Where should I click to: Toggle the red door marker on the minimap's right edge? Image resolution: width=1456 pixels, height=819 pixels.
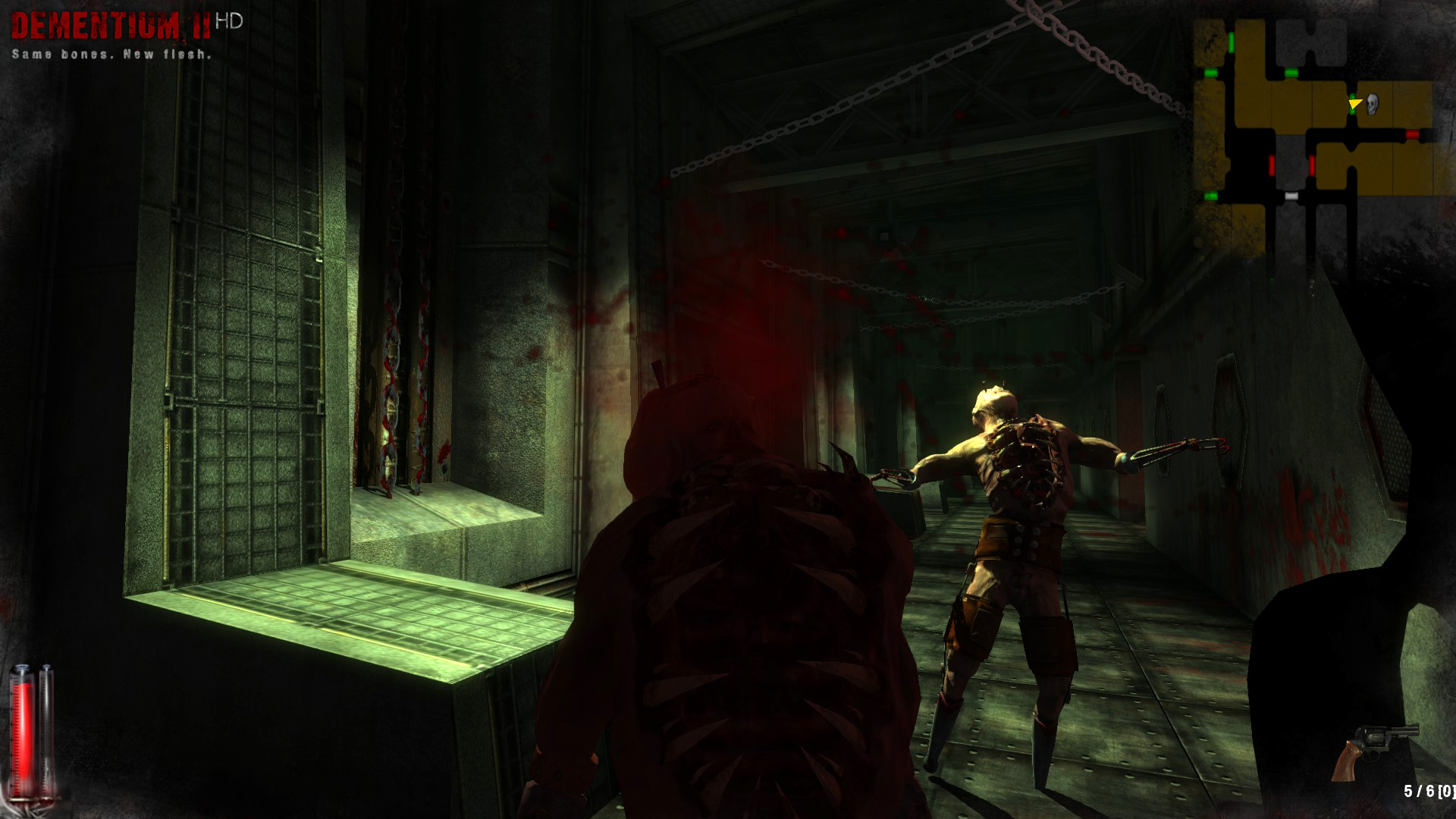pos(1412,136)
